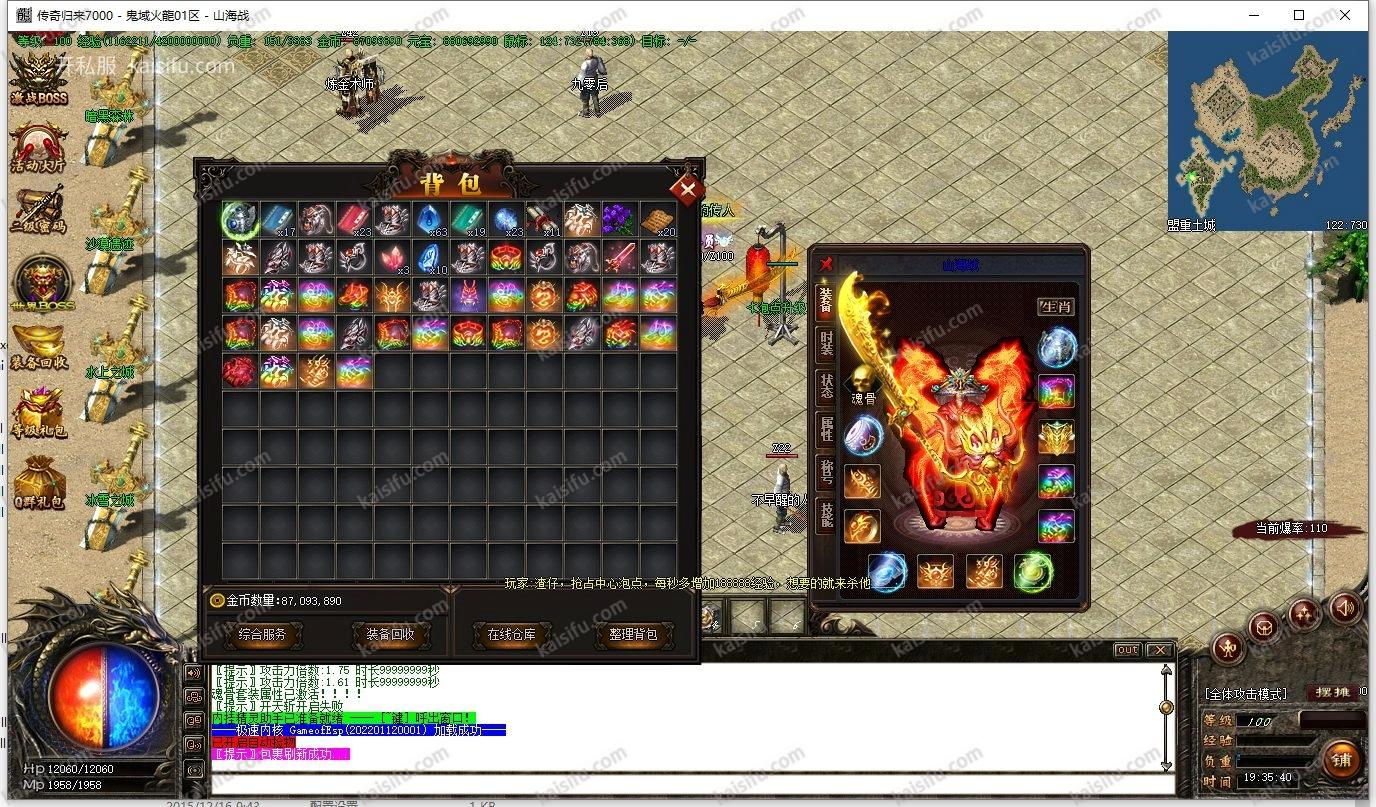Open 综合服务 in the bag panel

click(x=262, y=634)
